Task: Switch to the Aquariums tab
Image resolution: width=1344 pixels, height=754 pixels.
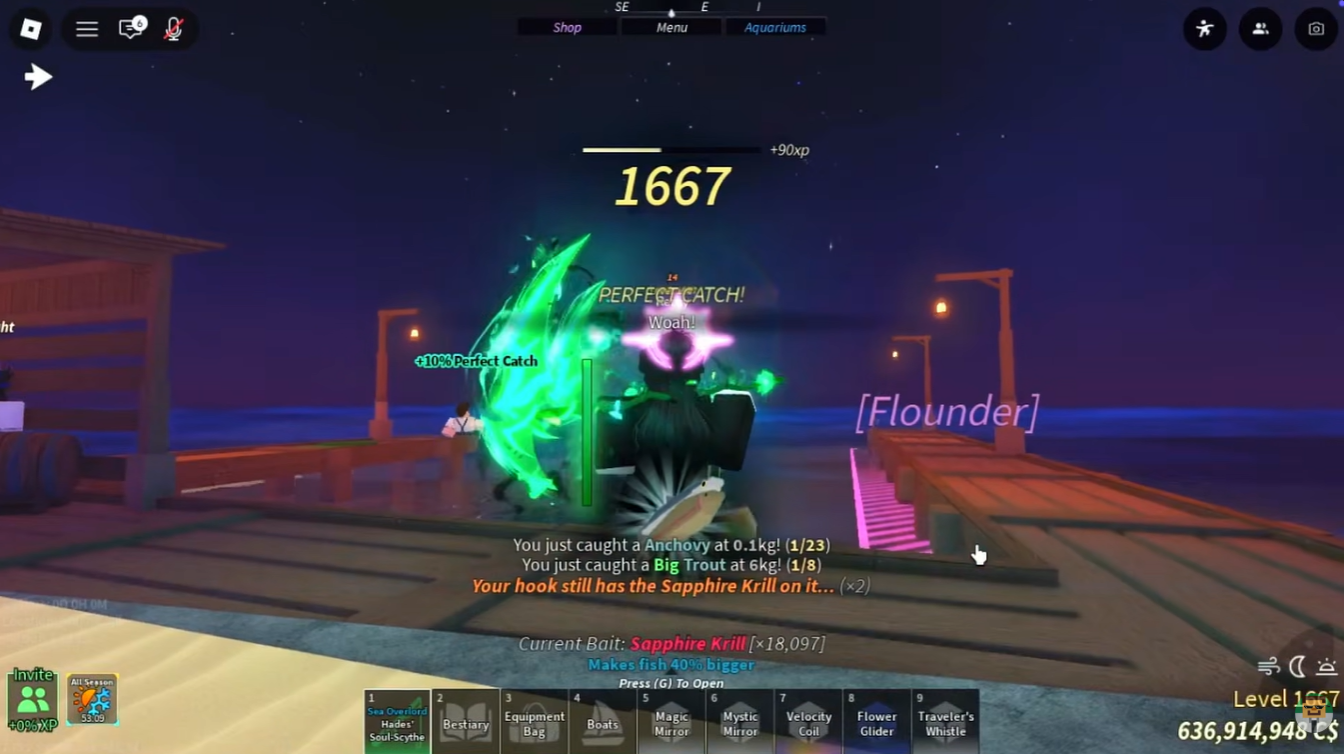Action: click(x=776, y=27)
